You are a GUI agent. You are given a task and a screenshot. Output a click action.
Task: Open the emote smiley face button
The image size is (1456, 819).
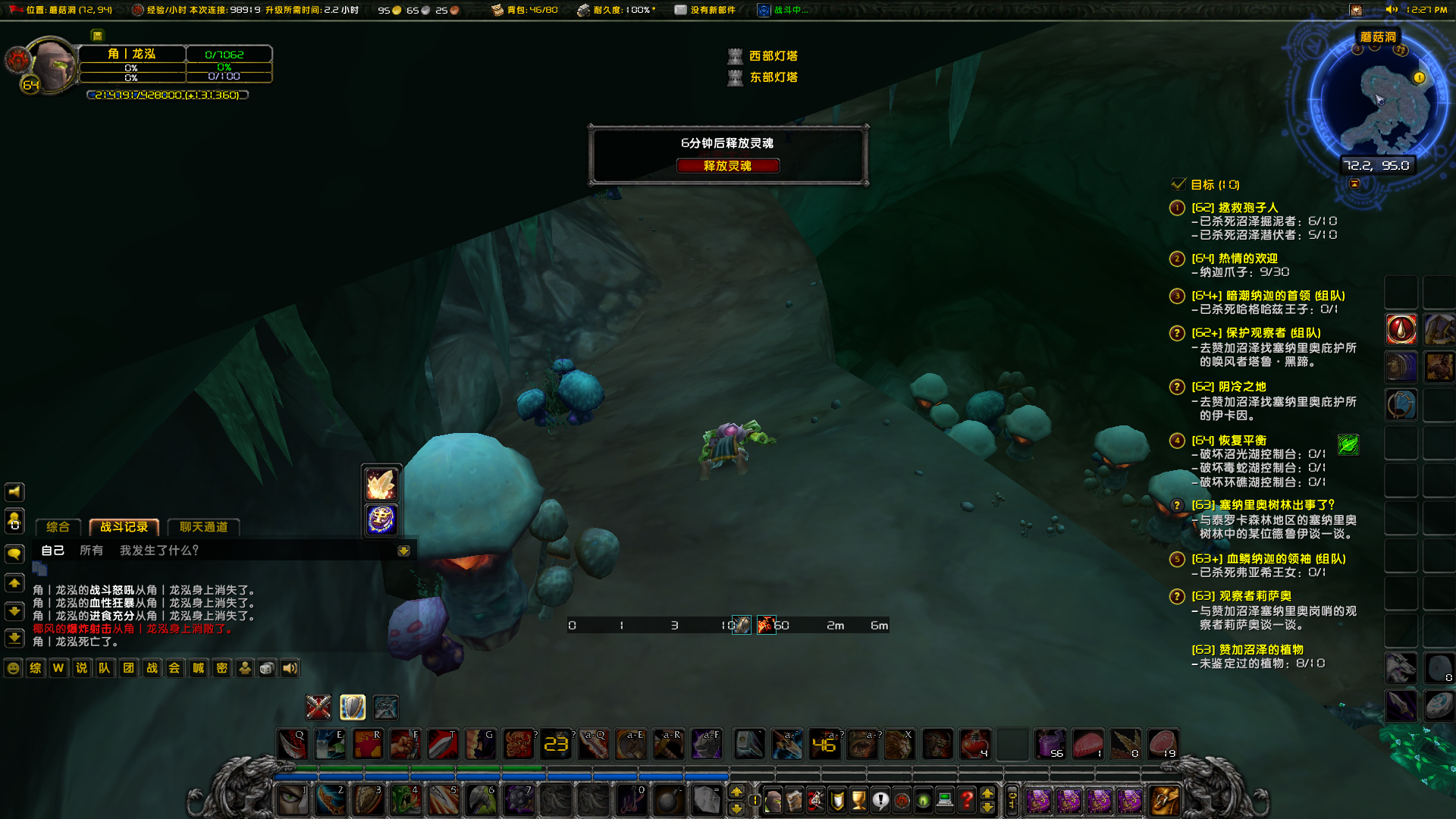13,668
